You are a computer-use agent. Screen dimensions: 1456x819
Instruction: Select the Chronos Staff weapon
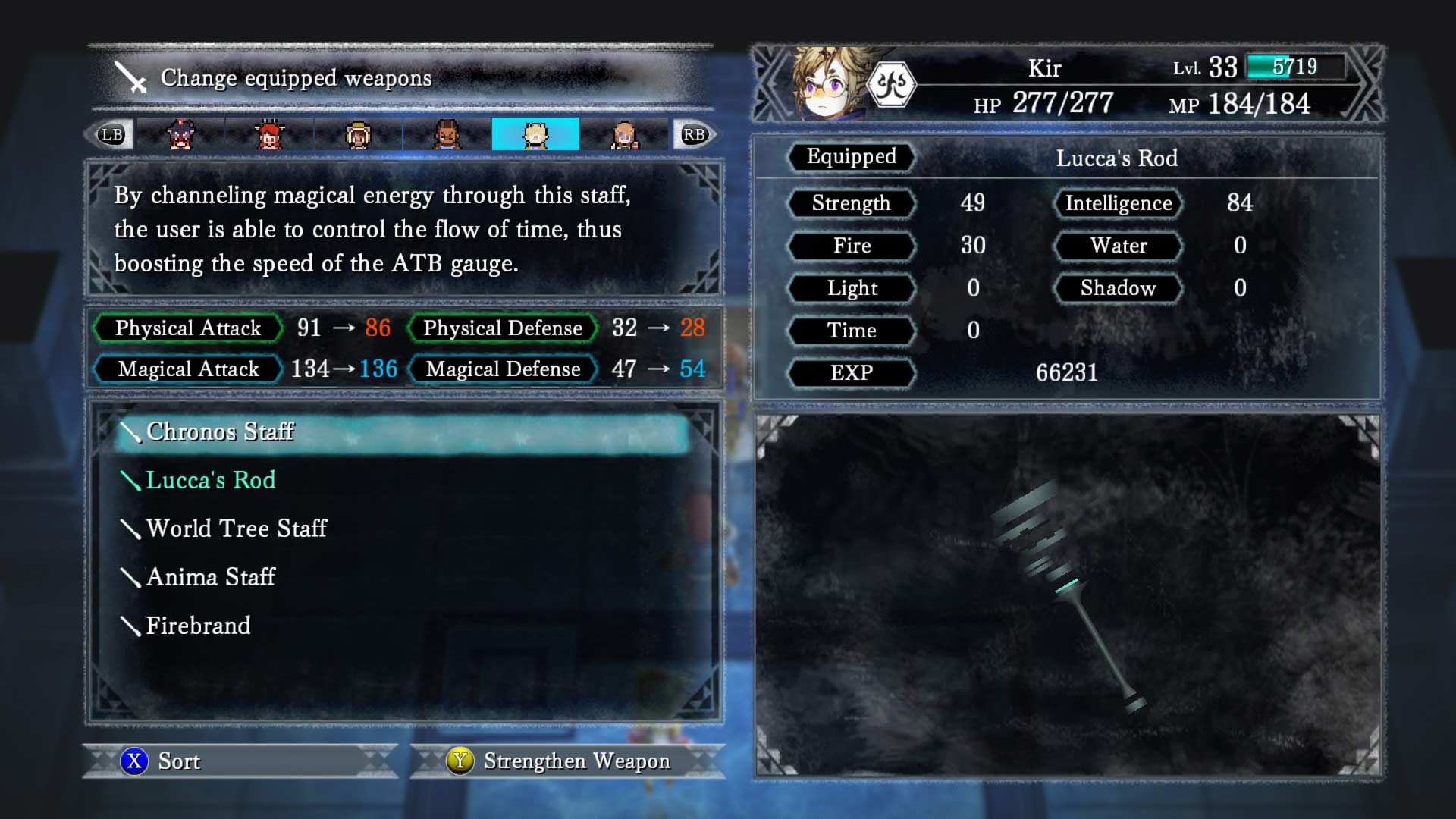click(x=220, y=432)
